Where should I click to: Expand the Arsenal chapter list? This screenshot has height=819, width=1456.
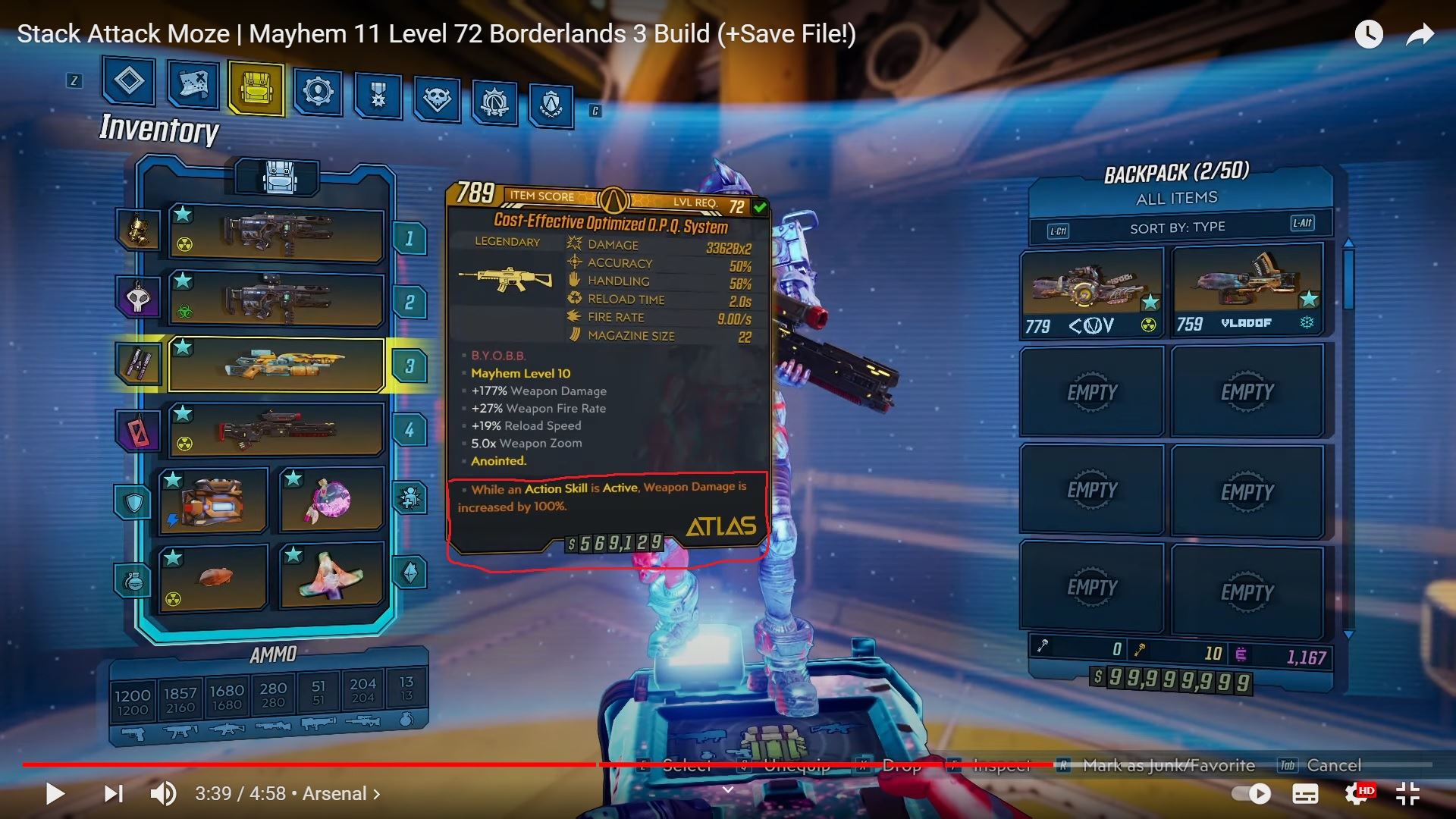click(x=337, y=794)
